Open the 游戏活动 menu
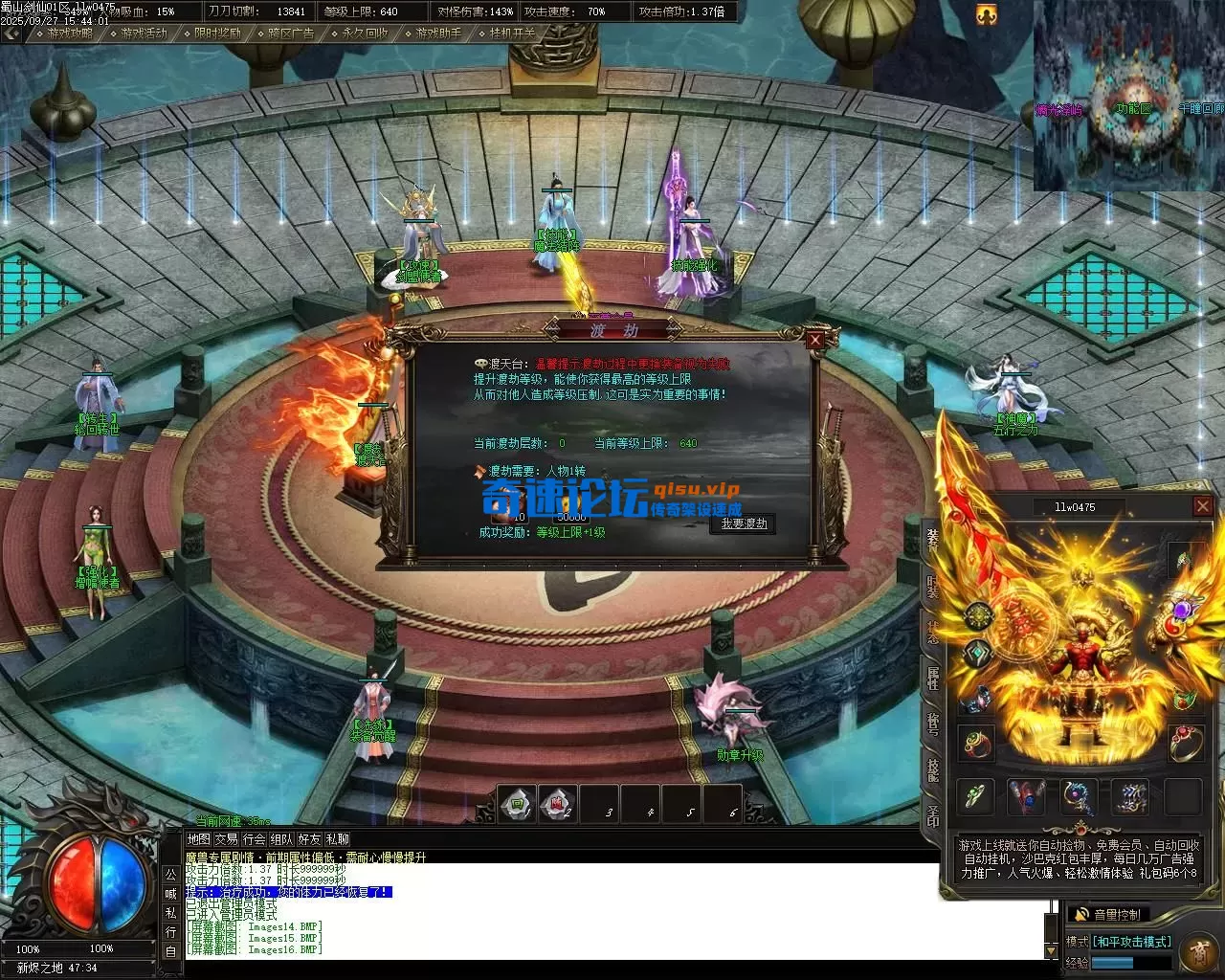 (144, 33)
